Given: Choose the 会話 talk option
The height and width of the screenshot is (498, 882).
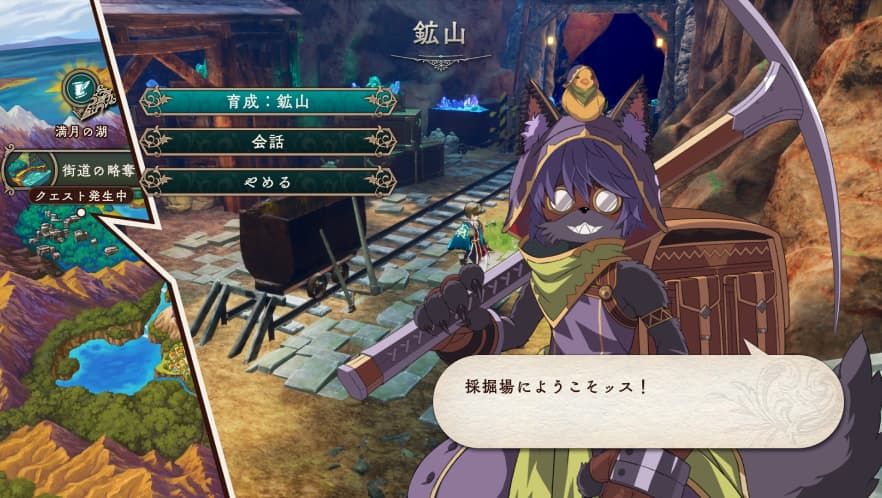Looking at the screenshot, I should pos(268,141).
